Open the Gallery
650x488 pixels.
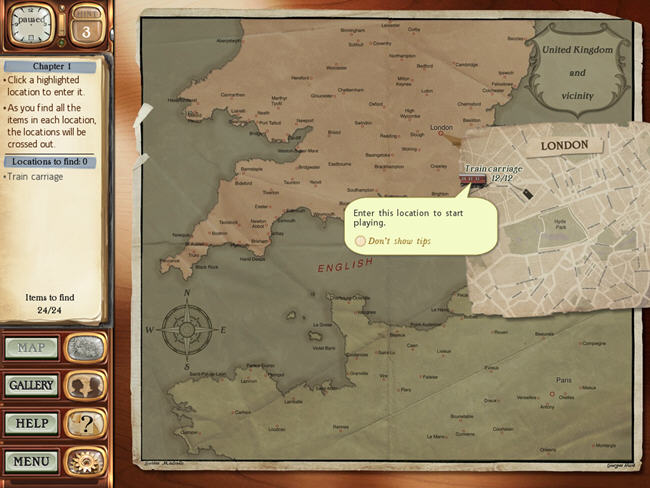tap(31, 385)
